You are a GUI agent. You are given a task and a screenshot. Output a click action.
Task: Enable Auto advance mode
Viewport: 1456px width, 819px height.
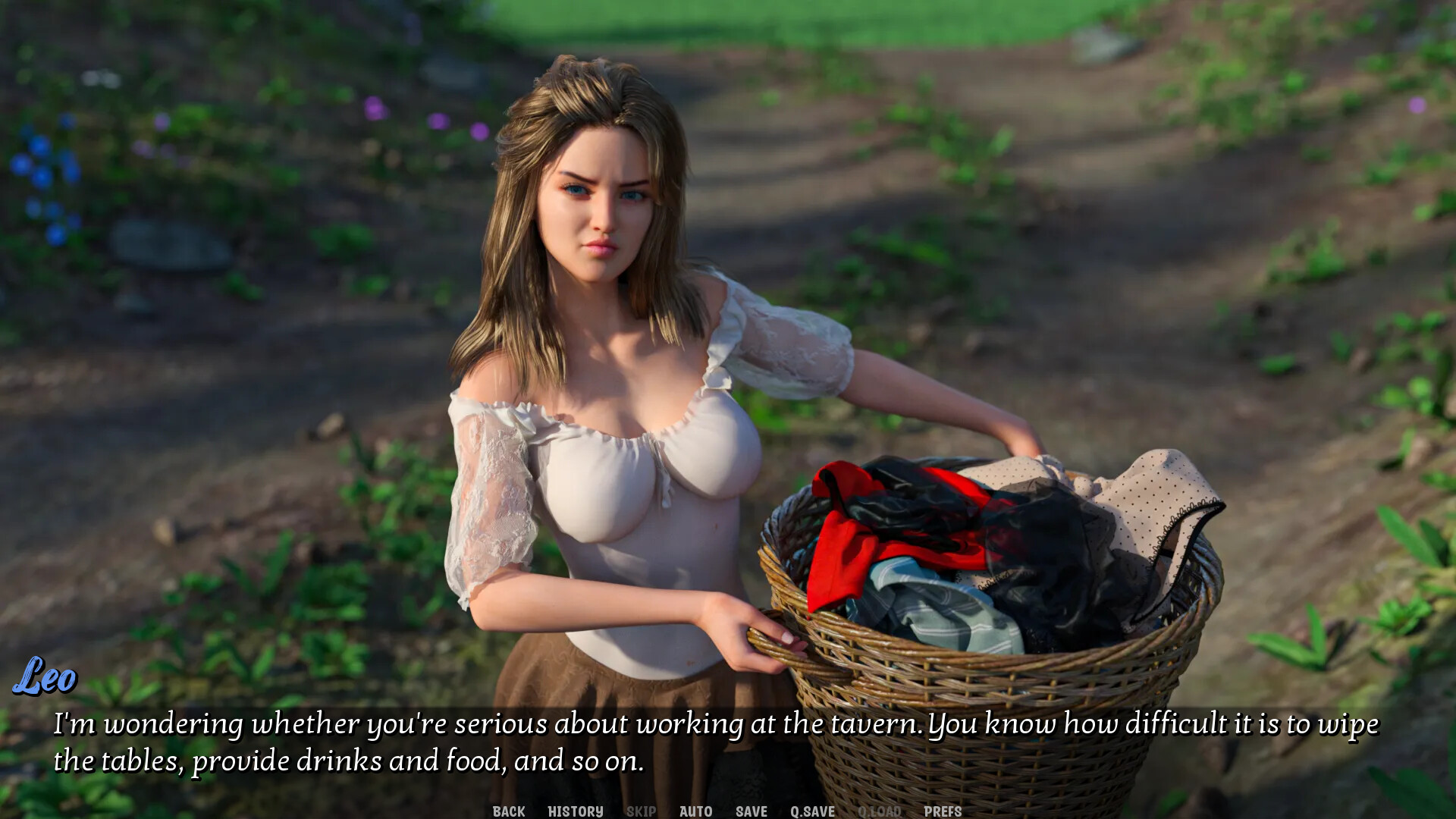point(695,811)
